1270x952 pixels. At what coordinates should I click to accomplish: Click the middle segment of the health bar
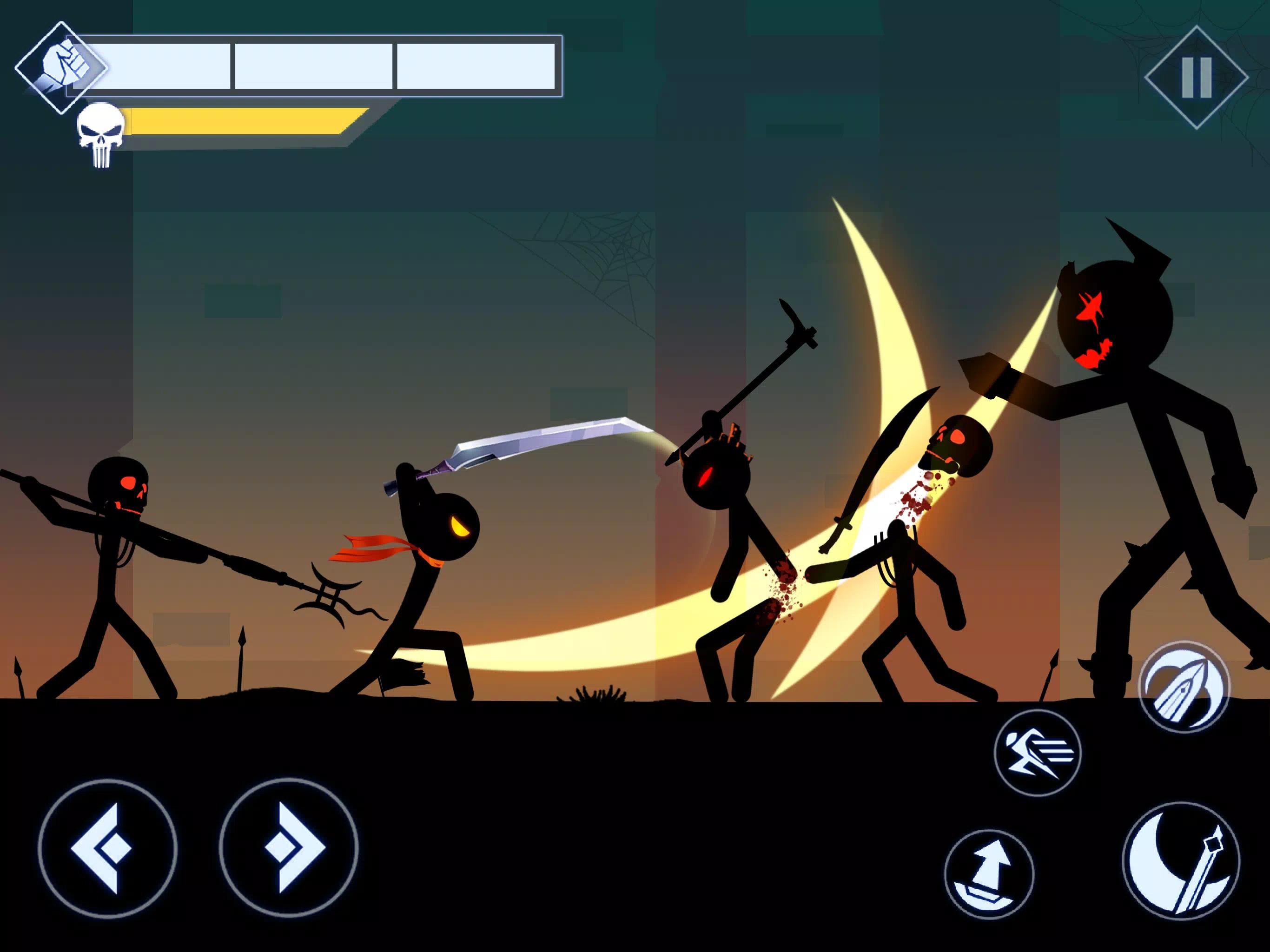[313, 65]
